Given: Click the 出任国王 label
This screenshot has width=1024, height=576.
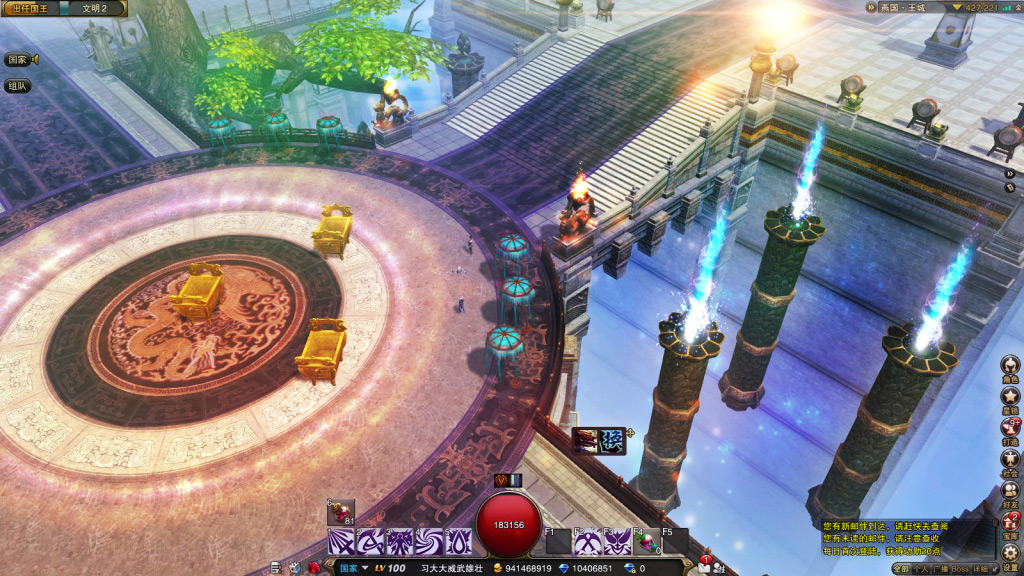Looking at the screenshot, I should [x=28, y=8].
